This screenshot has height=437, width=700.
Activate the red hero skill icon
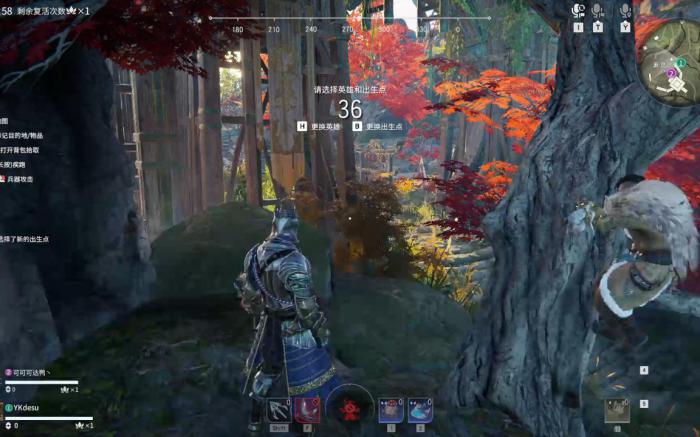(307, 409)
